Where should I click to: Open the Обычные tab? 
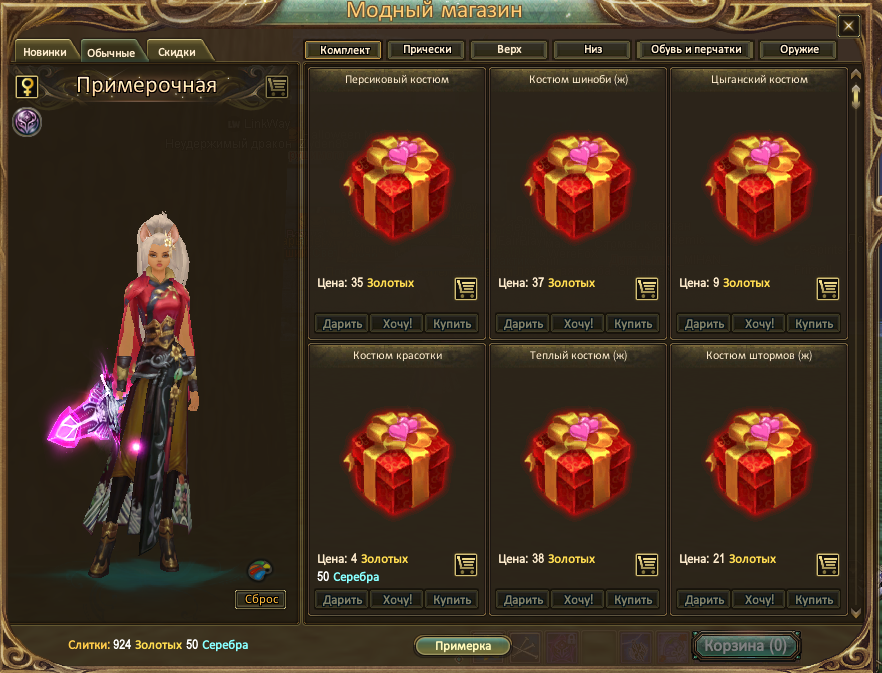click(x=111, y=52)
